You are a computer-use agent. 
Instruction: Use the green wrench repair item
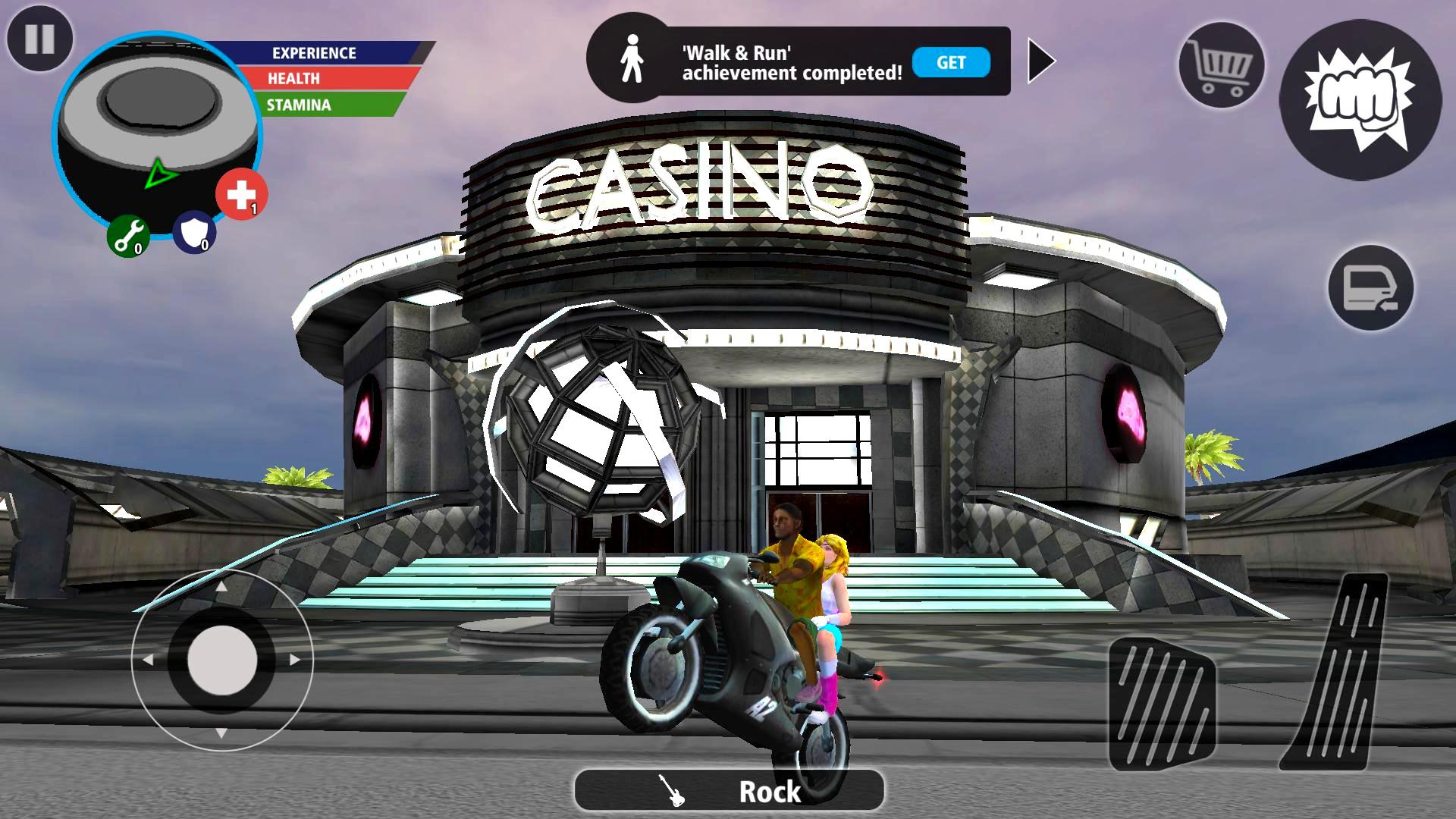(x=128, y=235)
